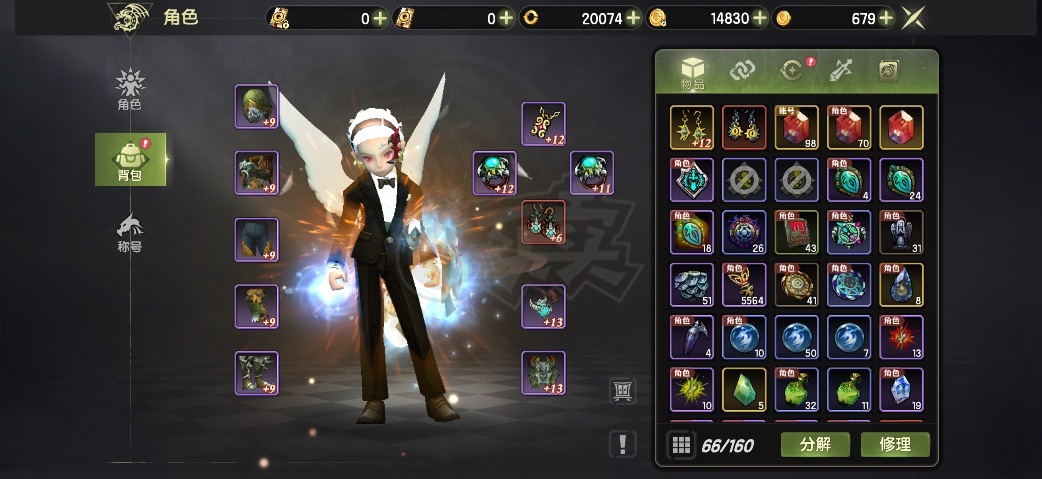Open the inventory grid sort button
This screenshot has width=1042, height=479.
pos(681,445)
